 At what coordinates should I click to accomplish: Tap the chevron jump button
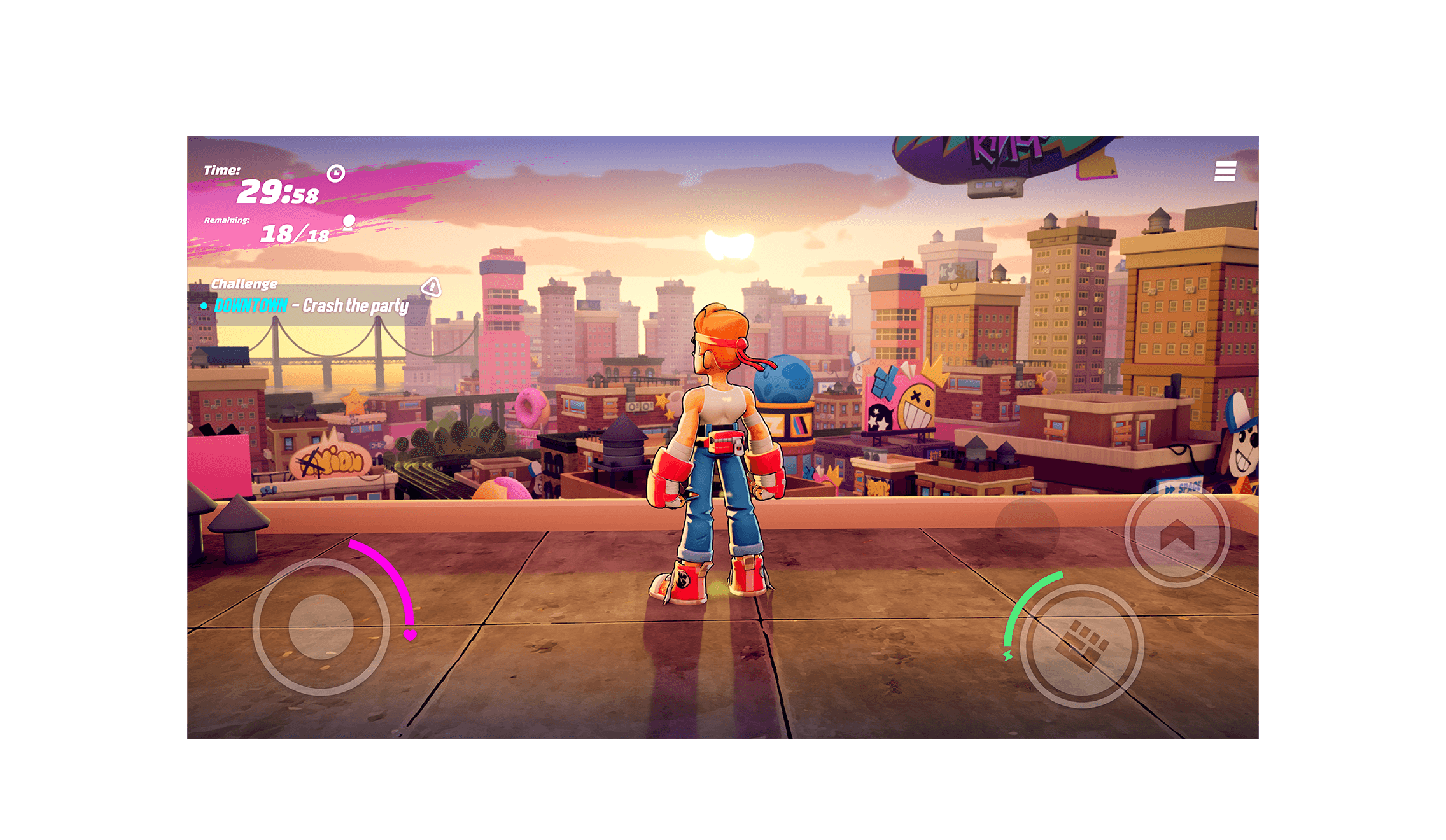tap(1176, 536)
